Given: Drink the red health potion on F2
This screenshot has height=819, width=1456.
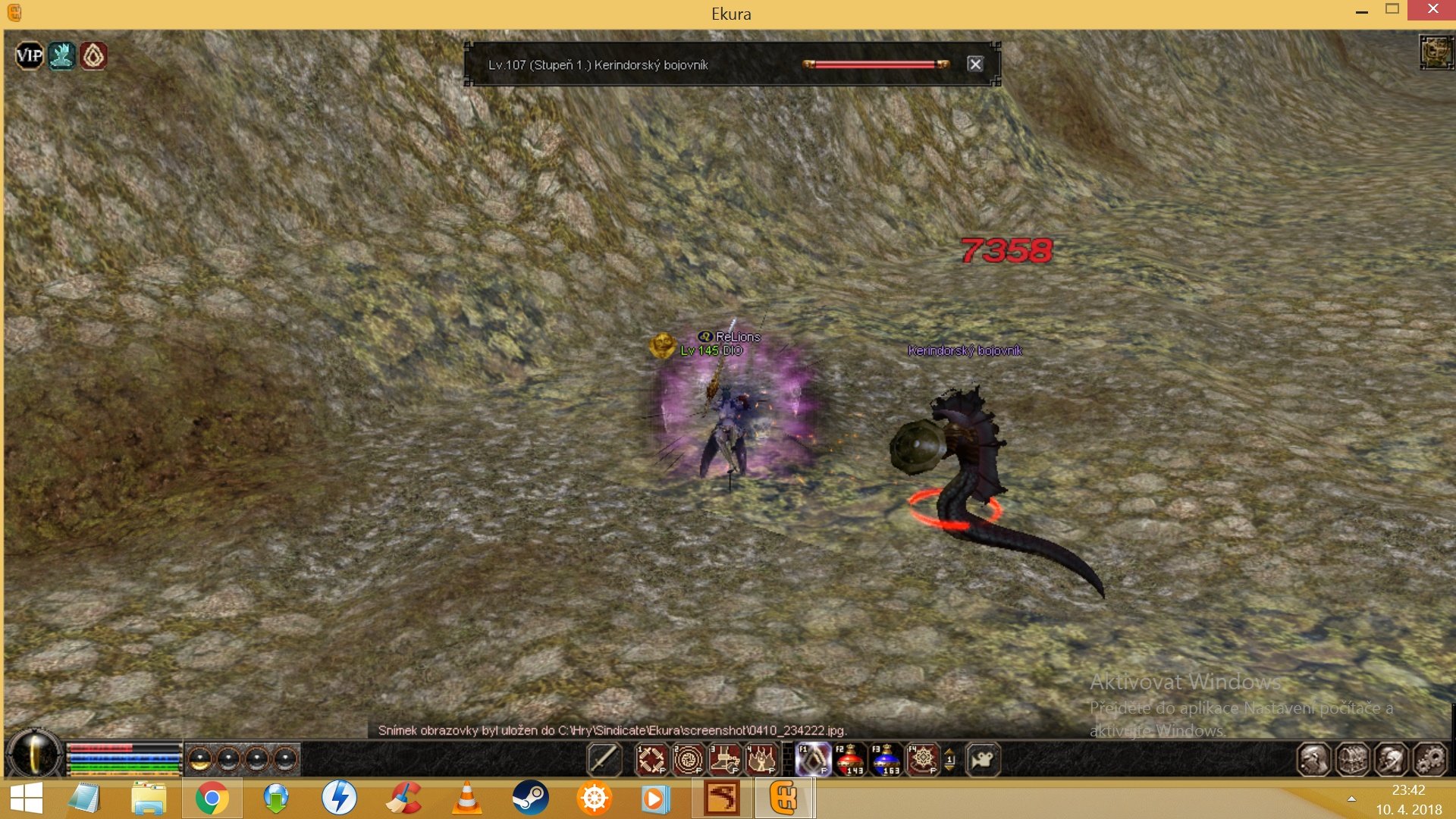Looking at the screenshot, I should coord(849,759).
